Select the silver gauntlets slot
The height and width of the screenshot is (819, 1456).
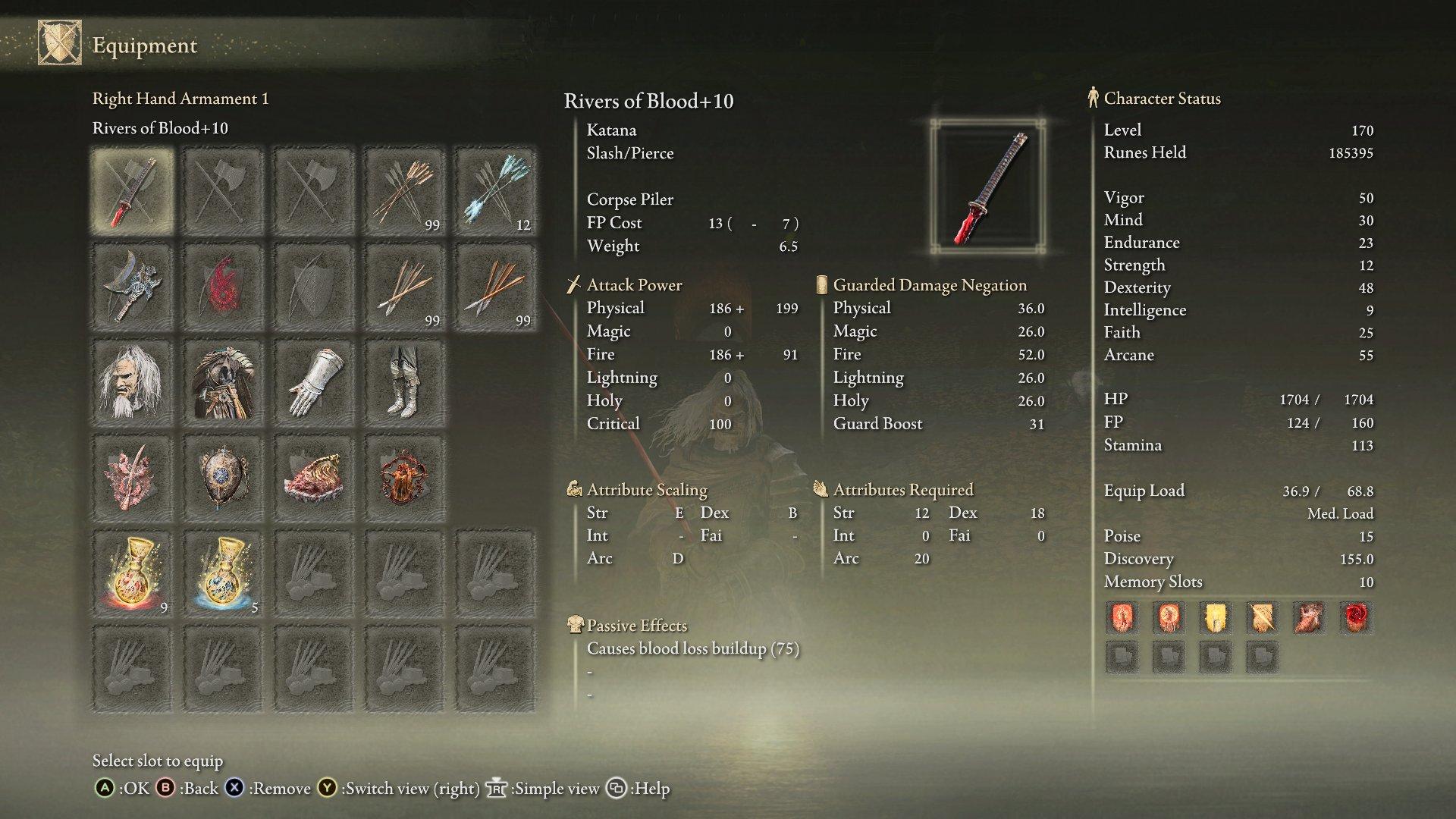click(x=313, y=382)
